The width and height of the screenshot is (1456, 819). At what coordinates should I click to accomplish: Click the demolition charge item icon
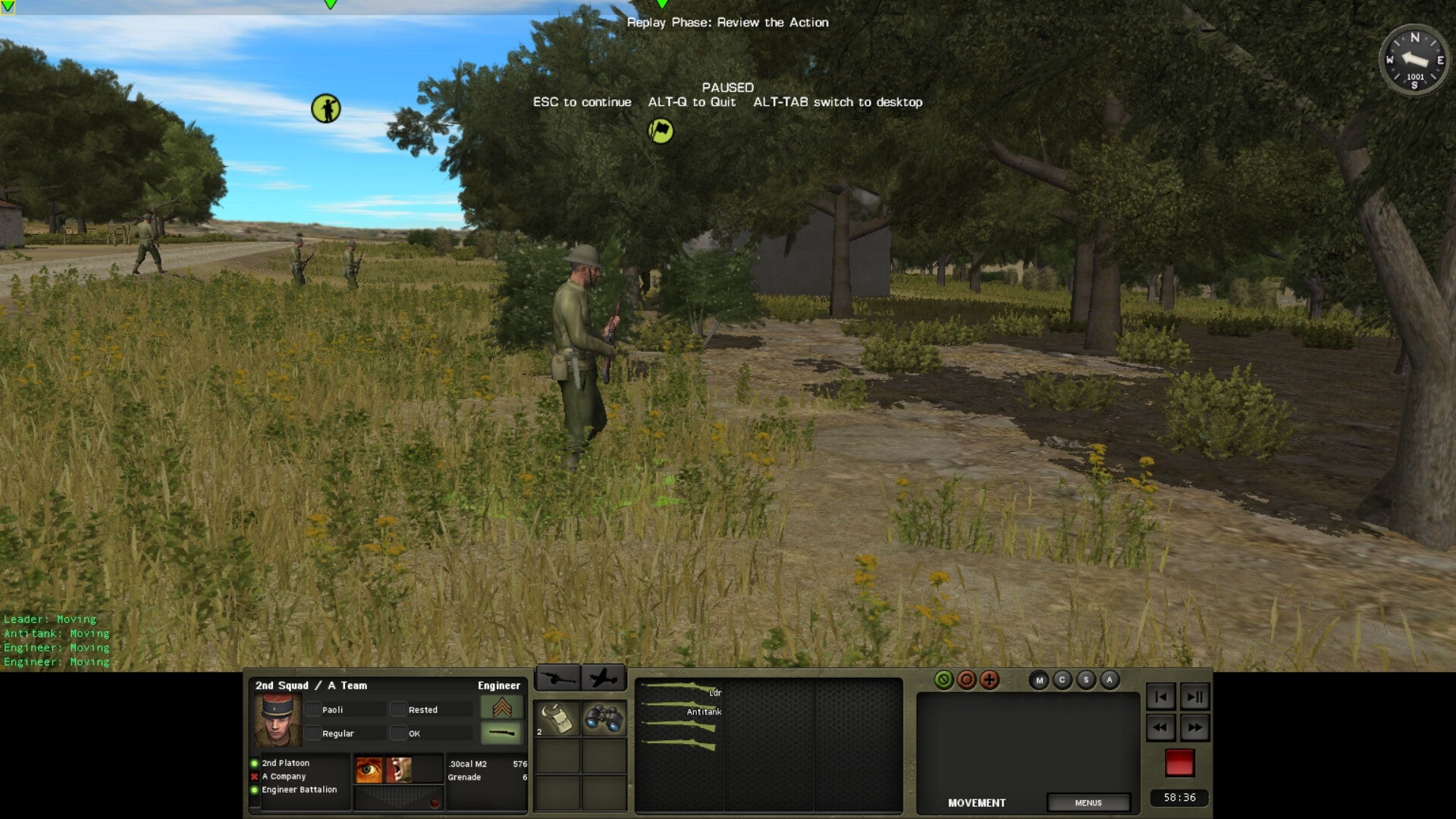click(558, 717)
